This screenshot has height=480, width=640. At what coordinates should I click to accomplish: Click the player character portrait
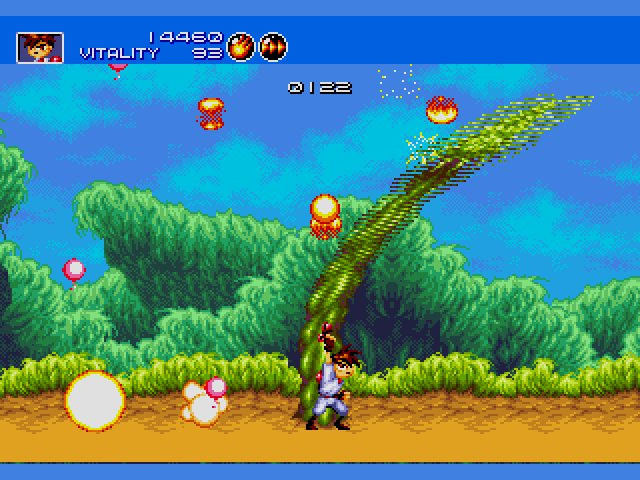point(40,46)
